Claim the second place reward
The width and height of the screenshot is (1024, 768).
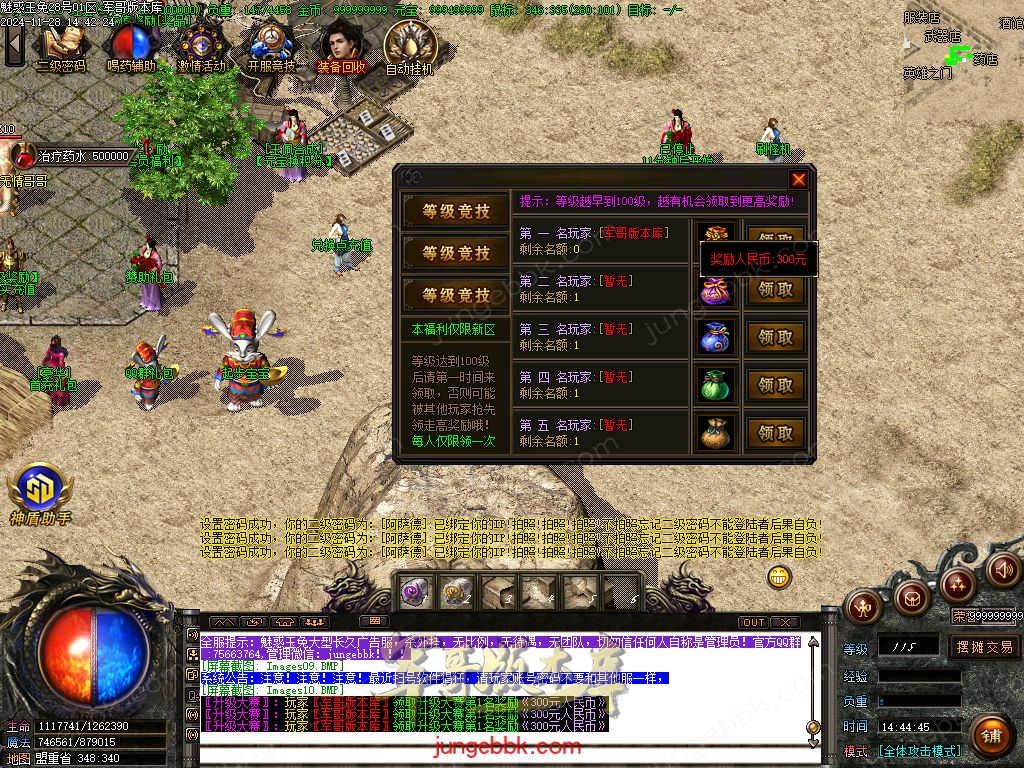[775, 290]
